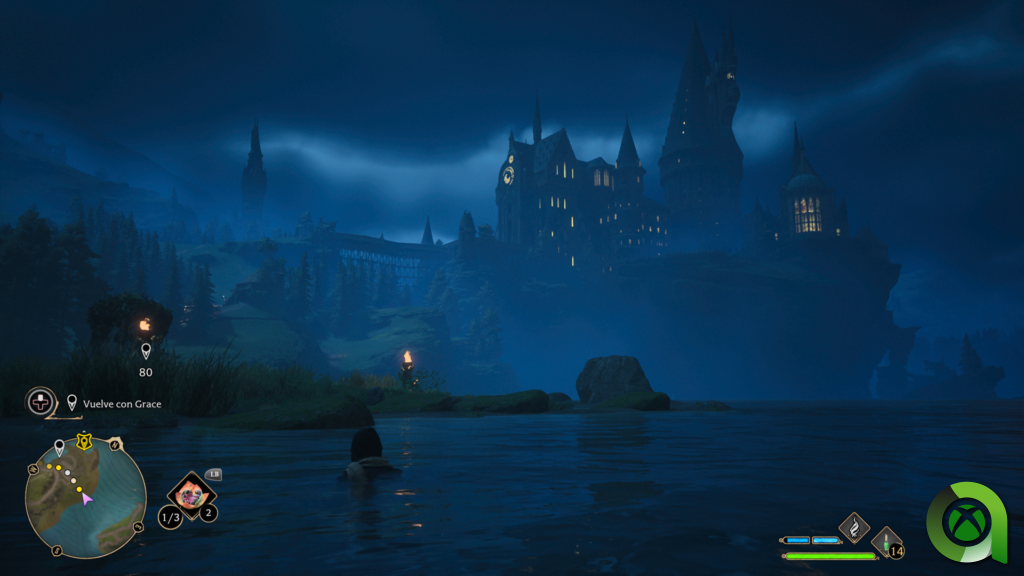Screen dimensions: 1024x576
Task: Click the quest waypoint marker showing 80
Action: pyautogui.click(x=146, y=352)
